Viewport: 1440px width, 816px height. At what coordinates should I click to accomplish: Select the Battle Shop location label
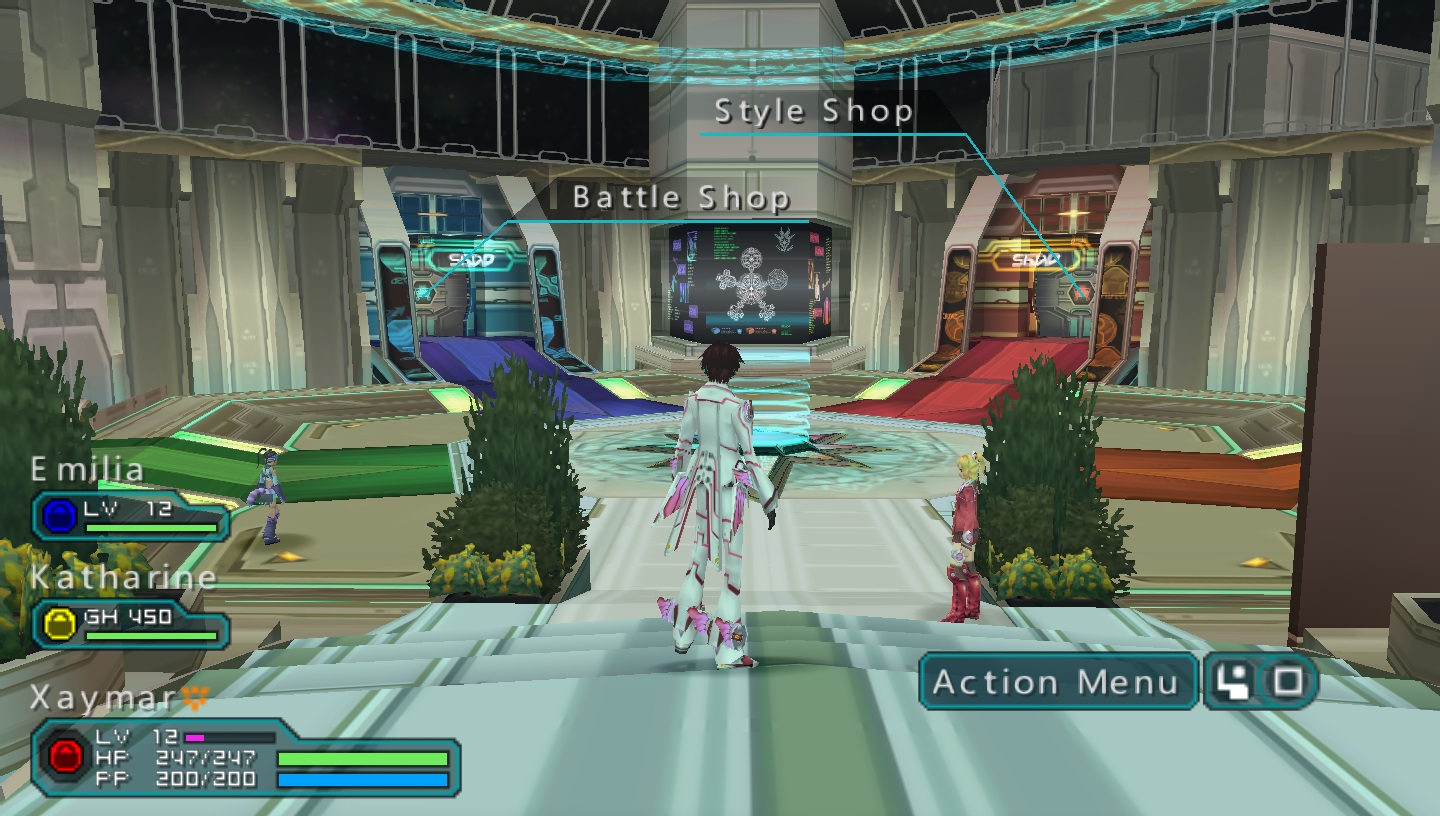point(681,198)
